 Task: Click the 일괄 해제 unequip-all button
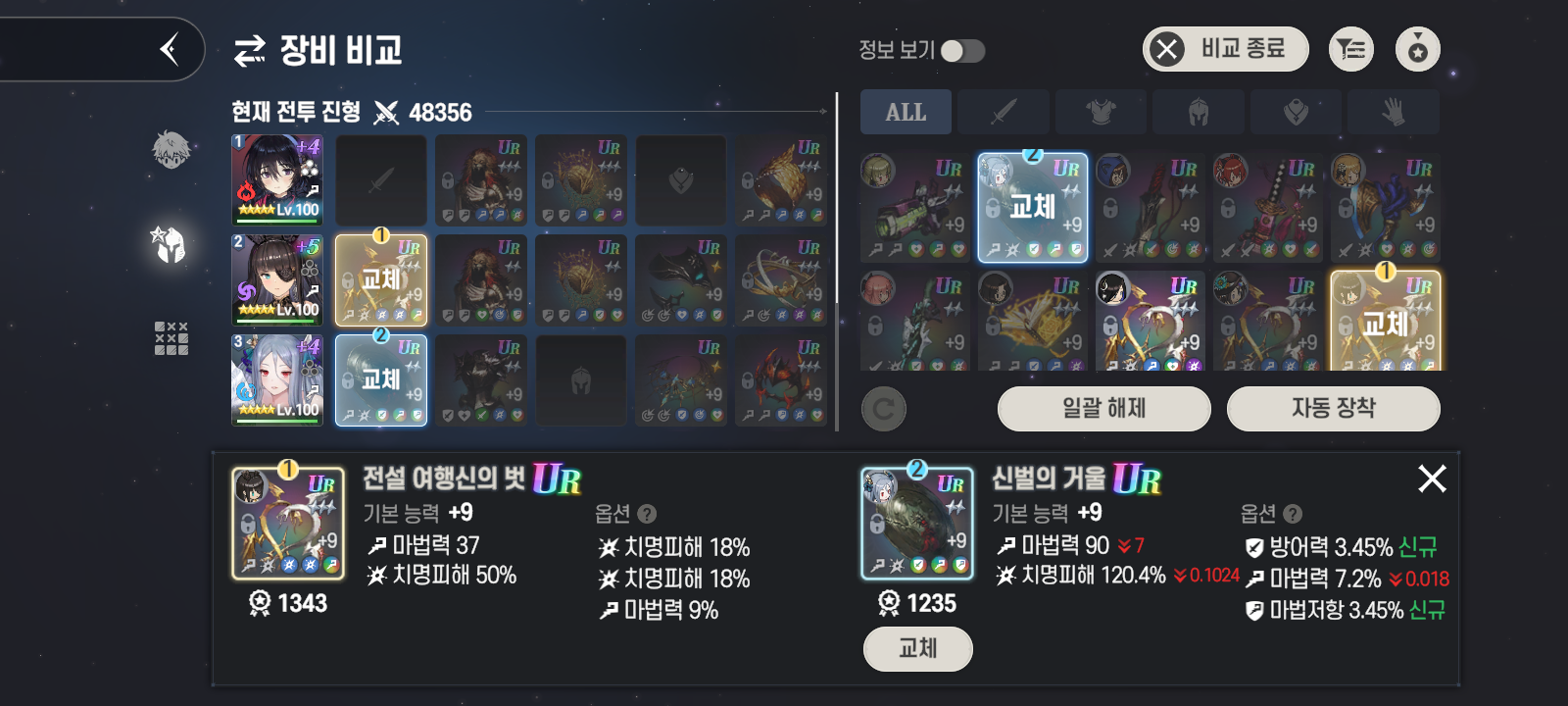tap(1103, 408)
